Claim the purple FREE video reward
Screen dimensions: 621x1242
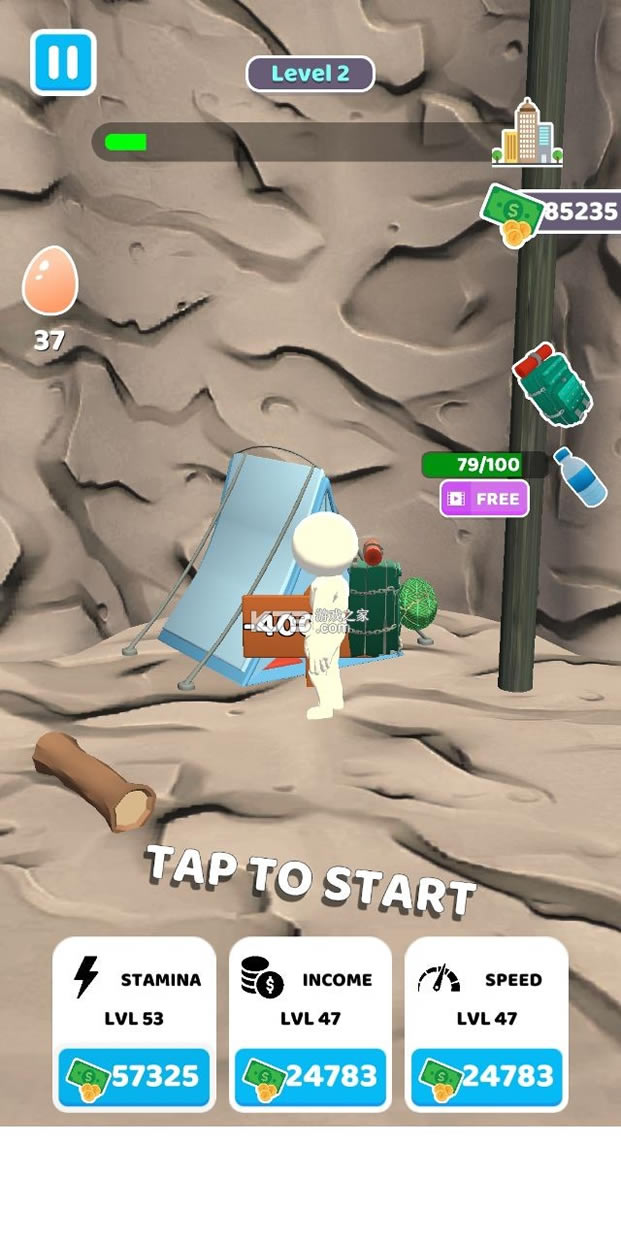pos(485,498)
